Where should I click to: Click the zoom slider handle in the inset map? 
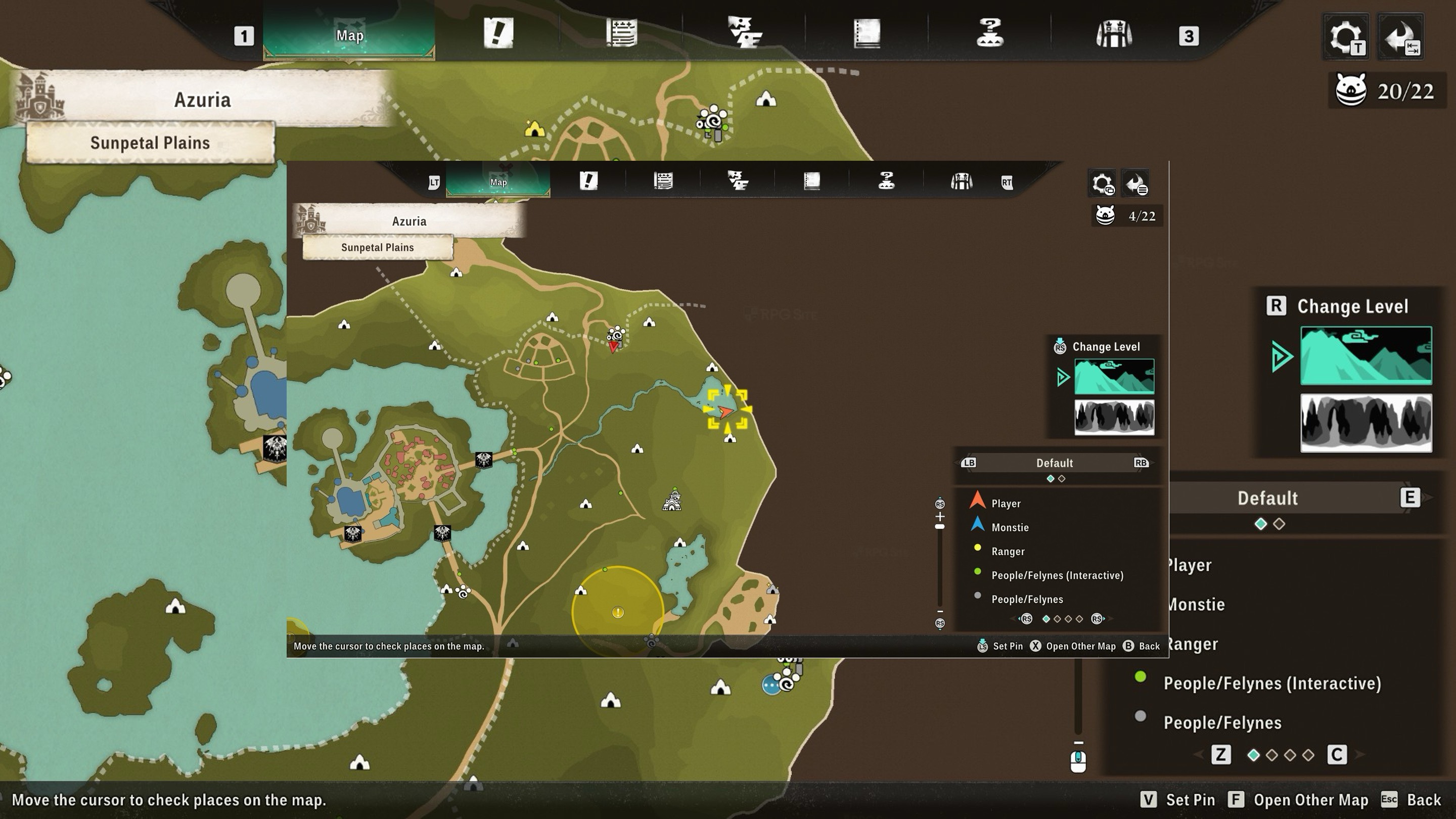point(939,527)
